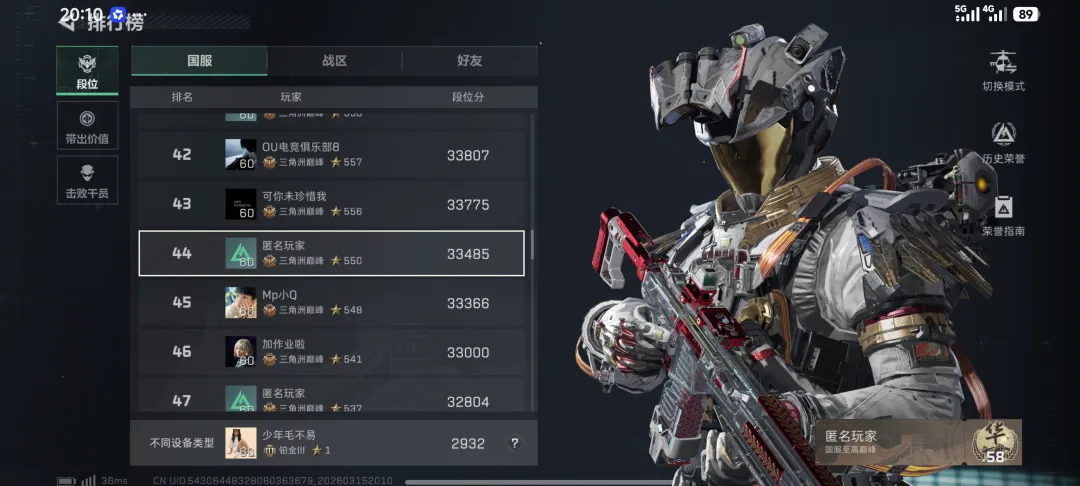Open the 击败干员 ranking category

pyautogui.click(x=87, y=180)
